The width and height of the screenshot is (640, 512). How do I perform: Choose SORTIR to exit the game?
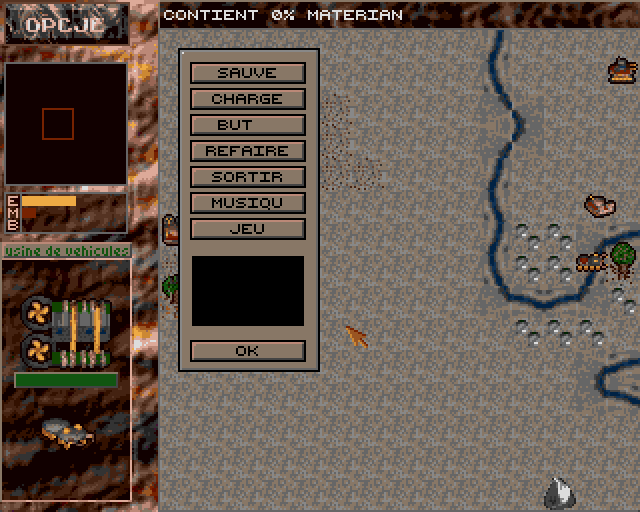pos(247,177)
